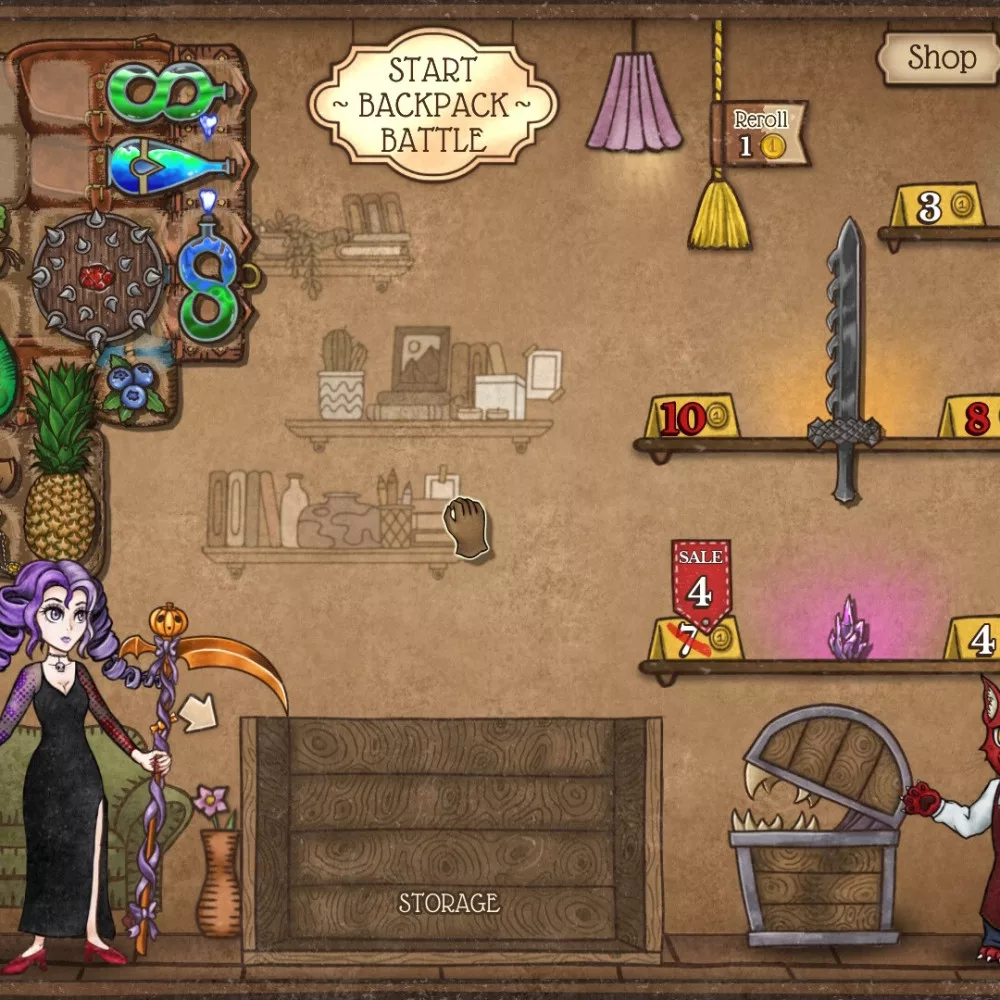Start the Backpack Battle
The height and width of the screenshot is (1000, 1000).
point(433,105)
